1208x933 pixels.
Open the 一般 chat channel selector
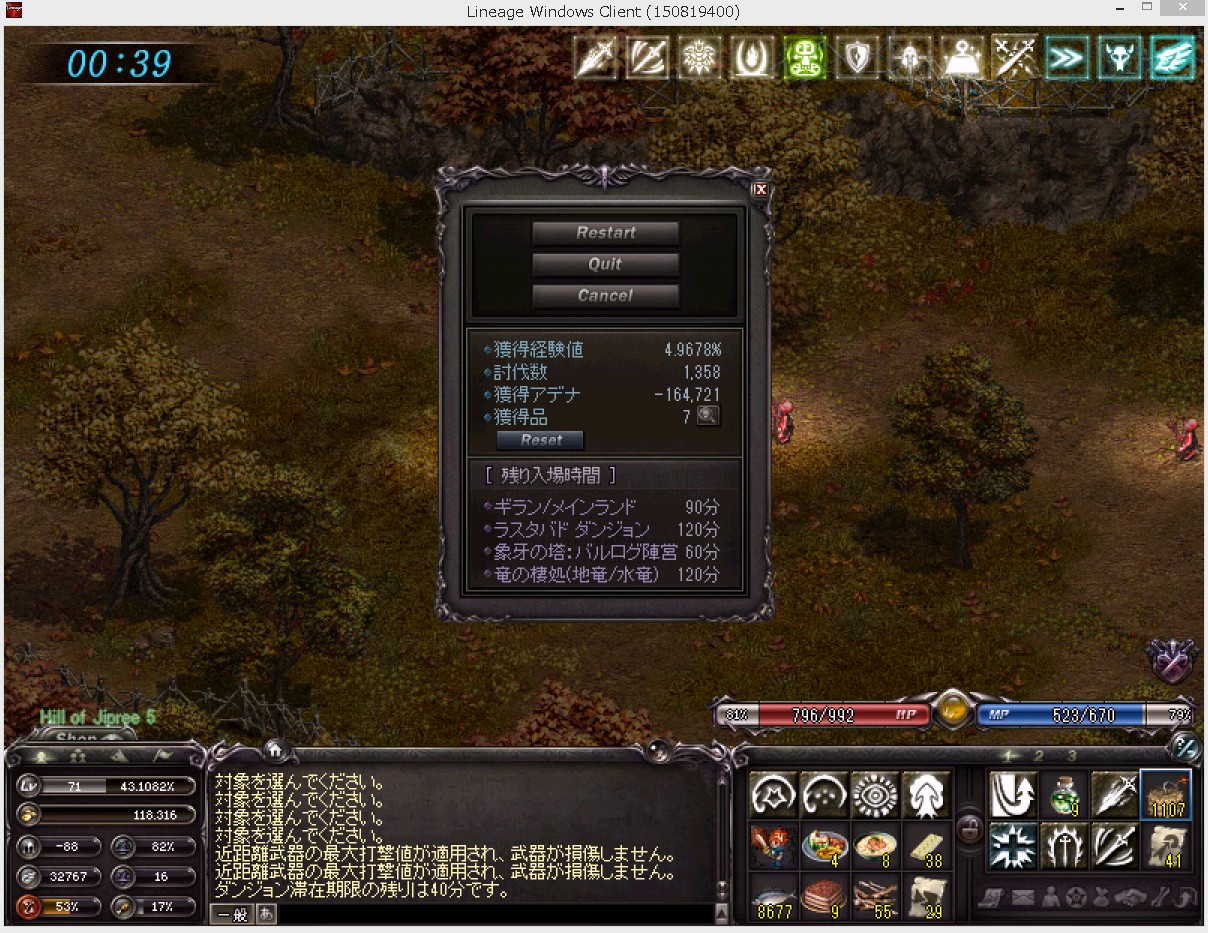pyautogui.click(x=231, y=914)
